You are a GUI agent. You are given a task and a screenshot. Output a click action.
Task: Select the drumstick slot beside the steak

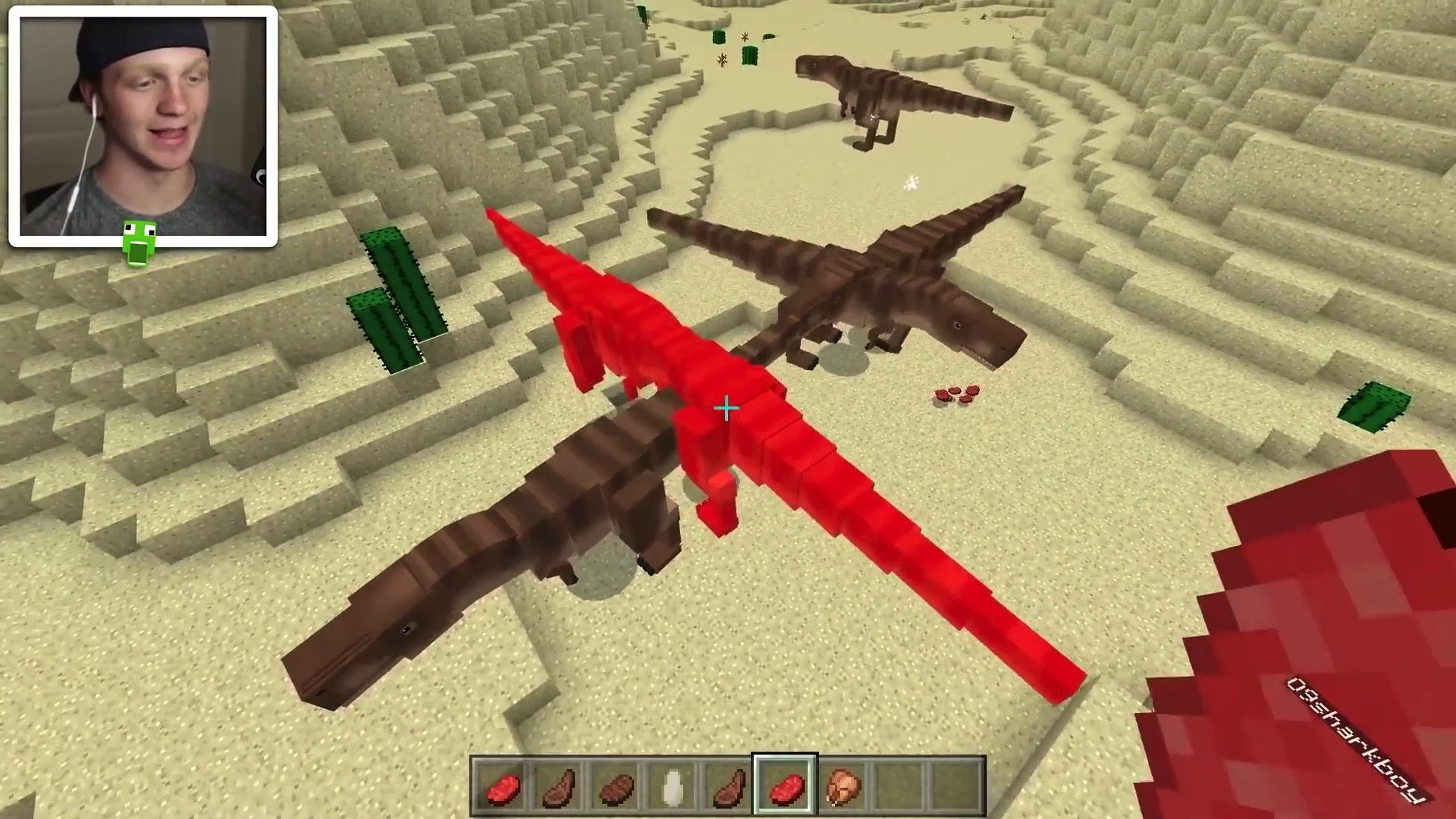click(x=558, y=787)
